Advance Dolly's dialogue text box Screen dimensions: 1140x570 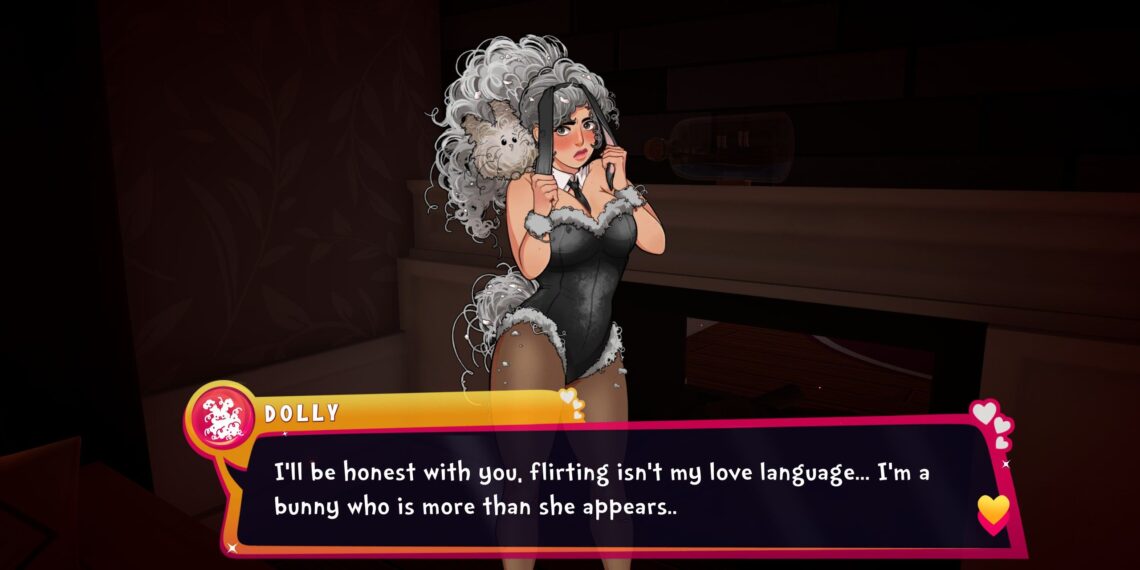click(x=600, y=489)
